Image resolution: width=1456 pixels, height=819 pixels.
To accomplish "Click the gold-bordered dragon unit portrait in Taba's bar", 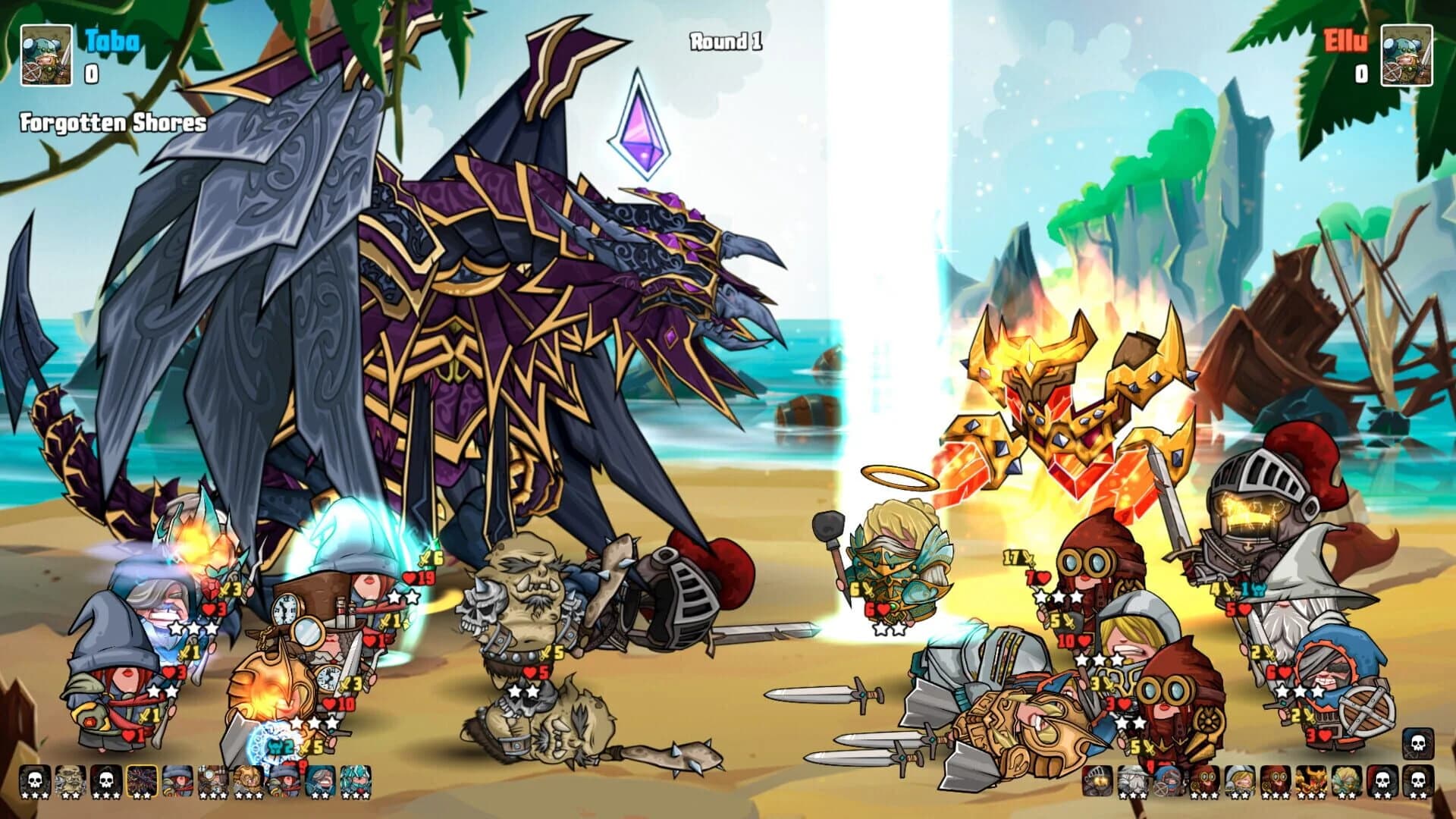I will click(143, 781).
